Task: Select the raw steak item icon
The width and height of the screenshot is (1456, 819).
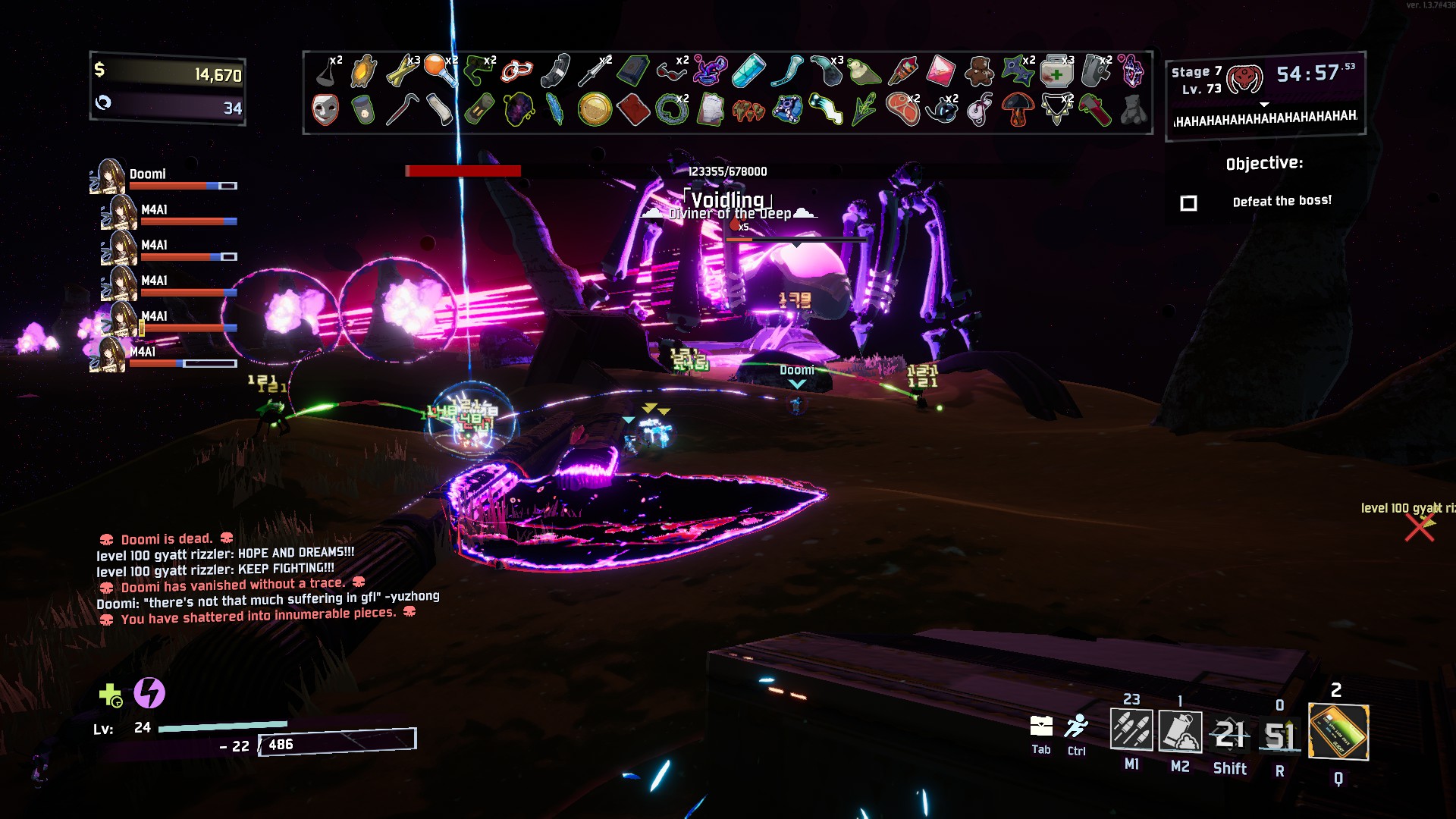Action: [902, 109]
